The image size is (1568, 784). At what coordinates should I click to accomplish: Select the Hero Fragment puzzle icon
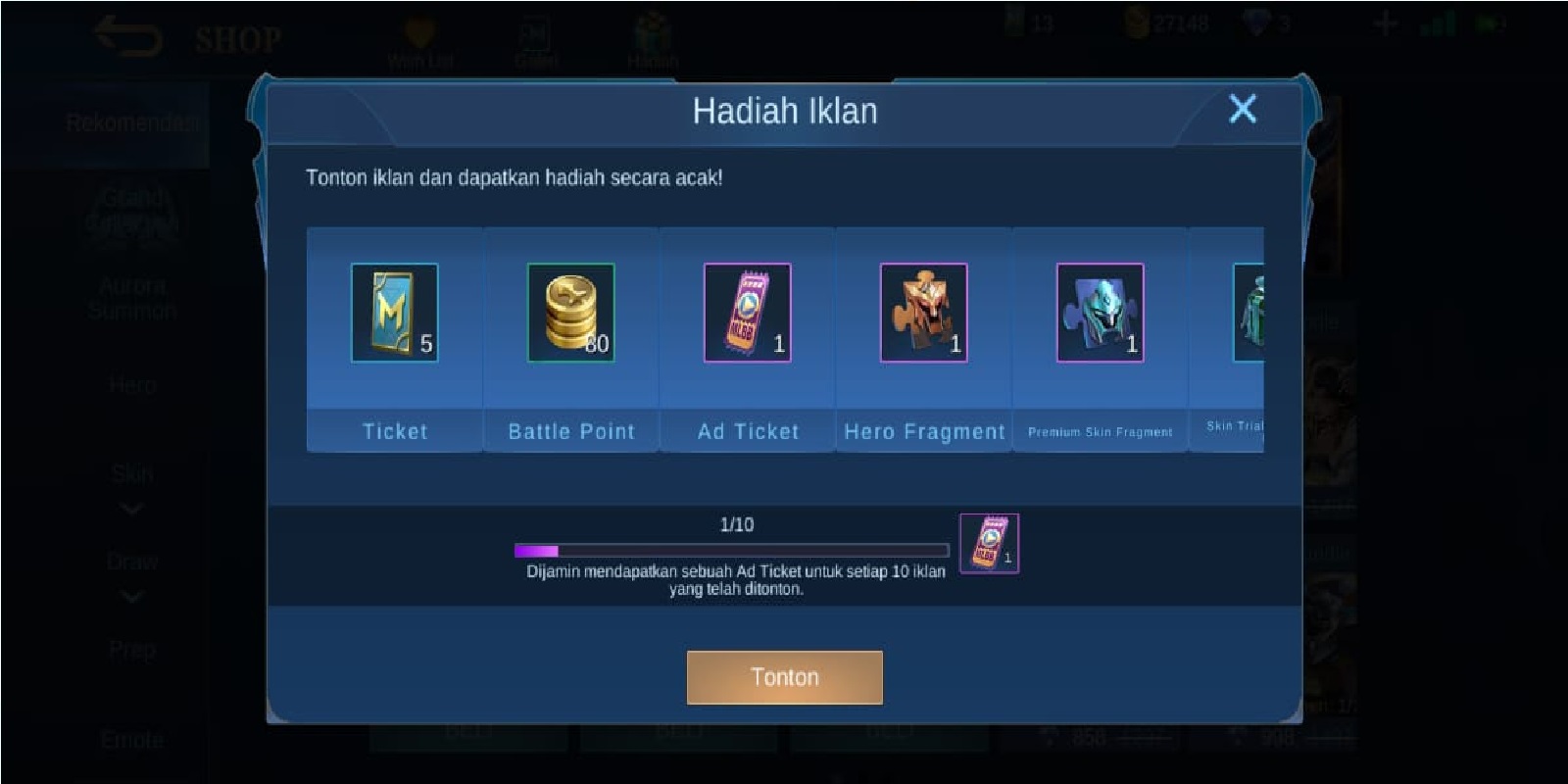click(x=921, y=312)
